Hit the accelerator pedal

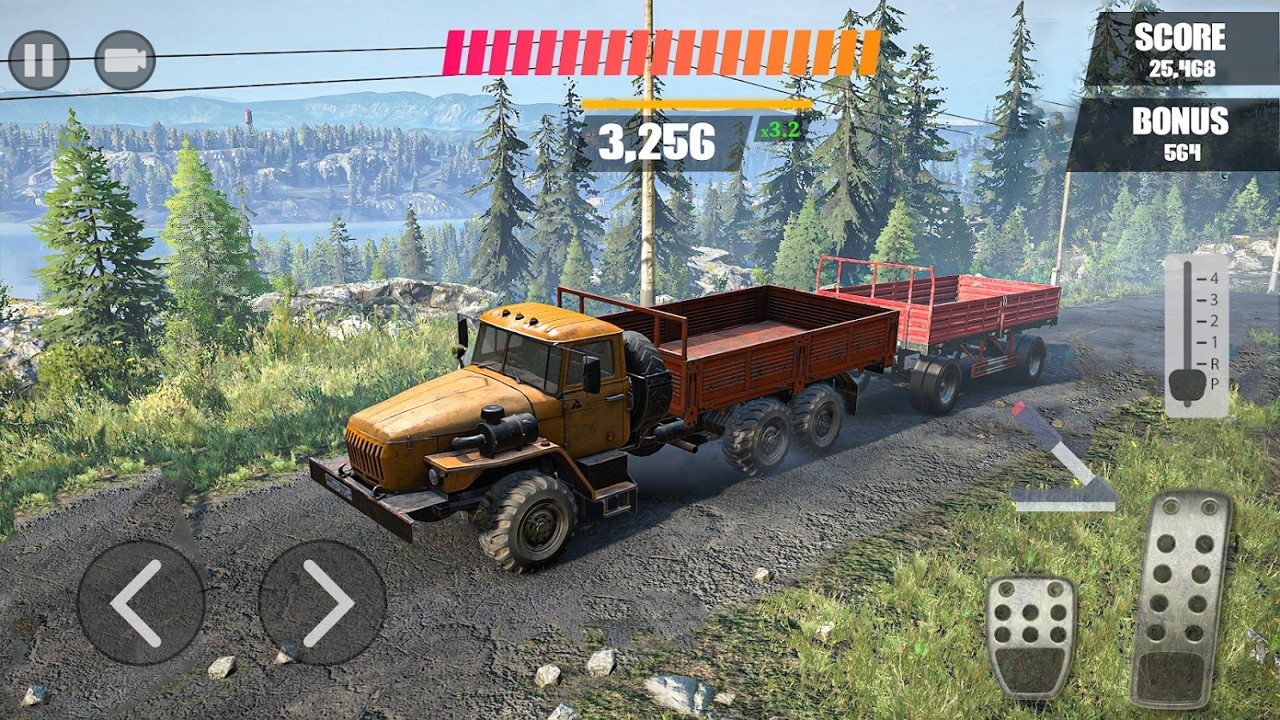point(1182,598)
